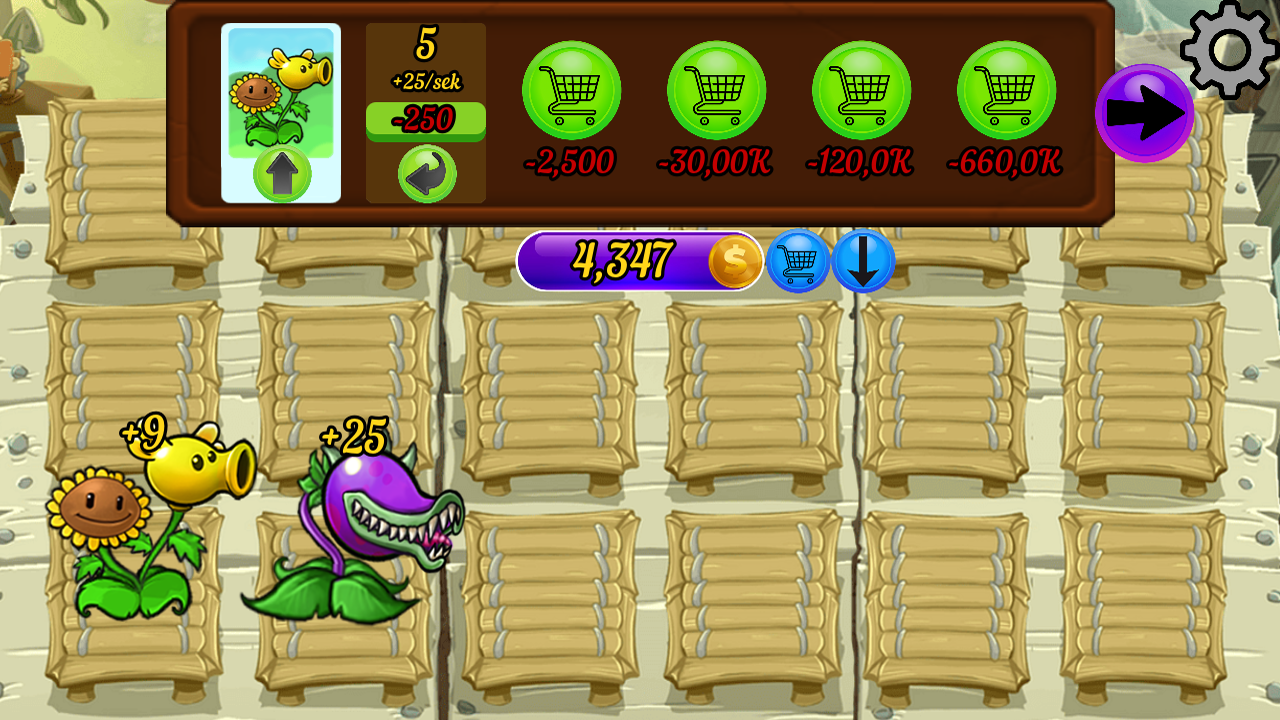
Task: Click the purple arrow to advance
Action: pos(1146,110)
